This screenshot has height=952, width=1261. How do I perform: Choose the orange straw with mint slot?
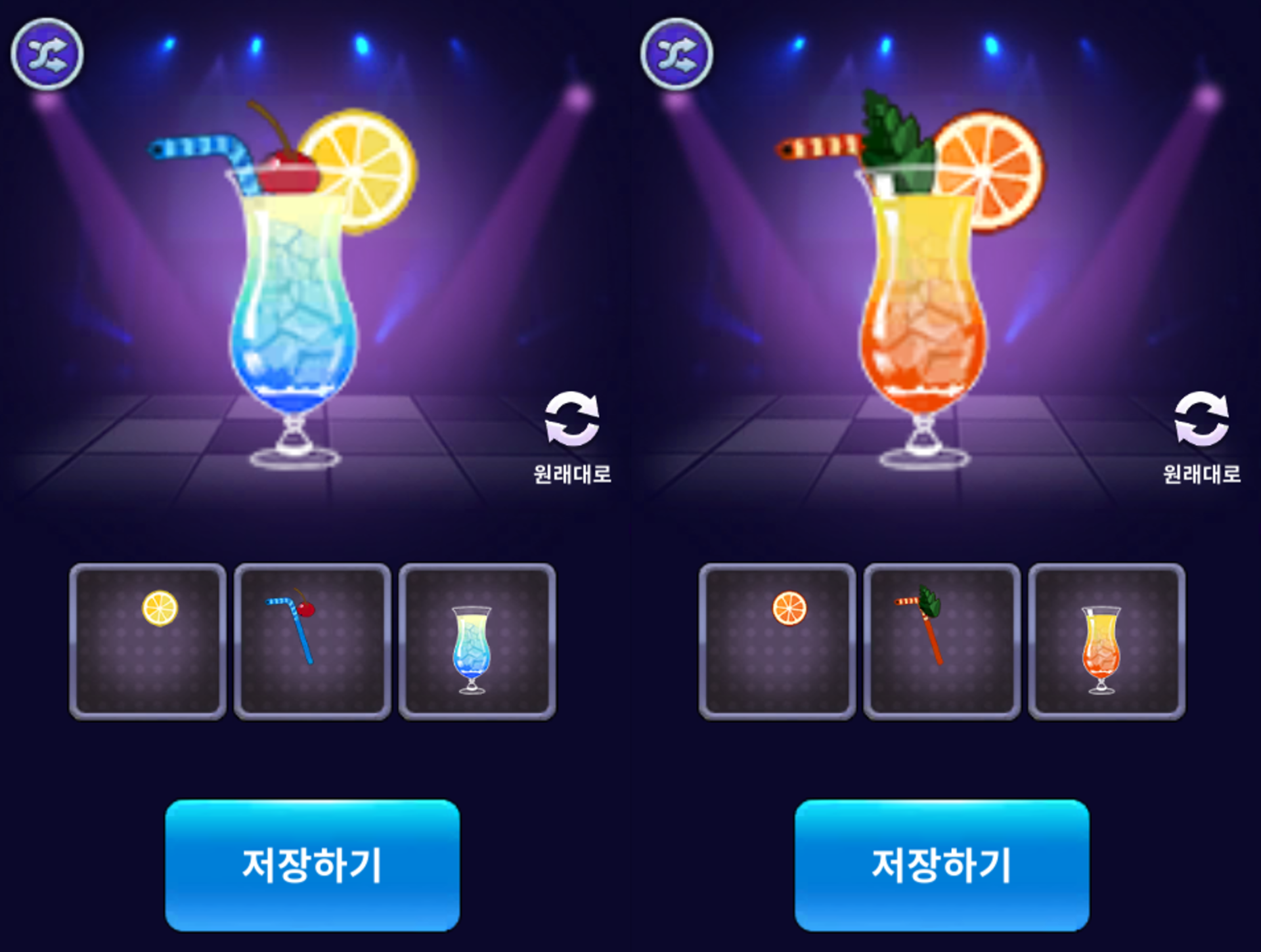click(942, 641)
